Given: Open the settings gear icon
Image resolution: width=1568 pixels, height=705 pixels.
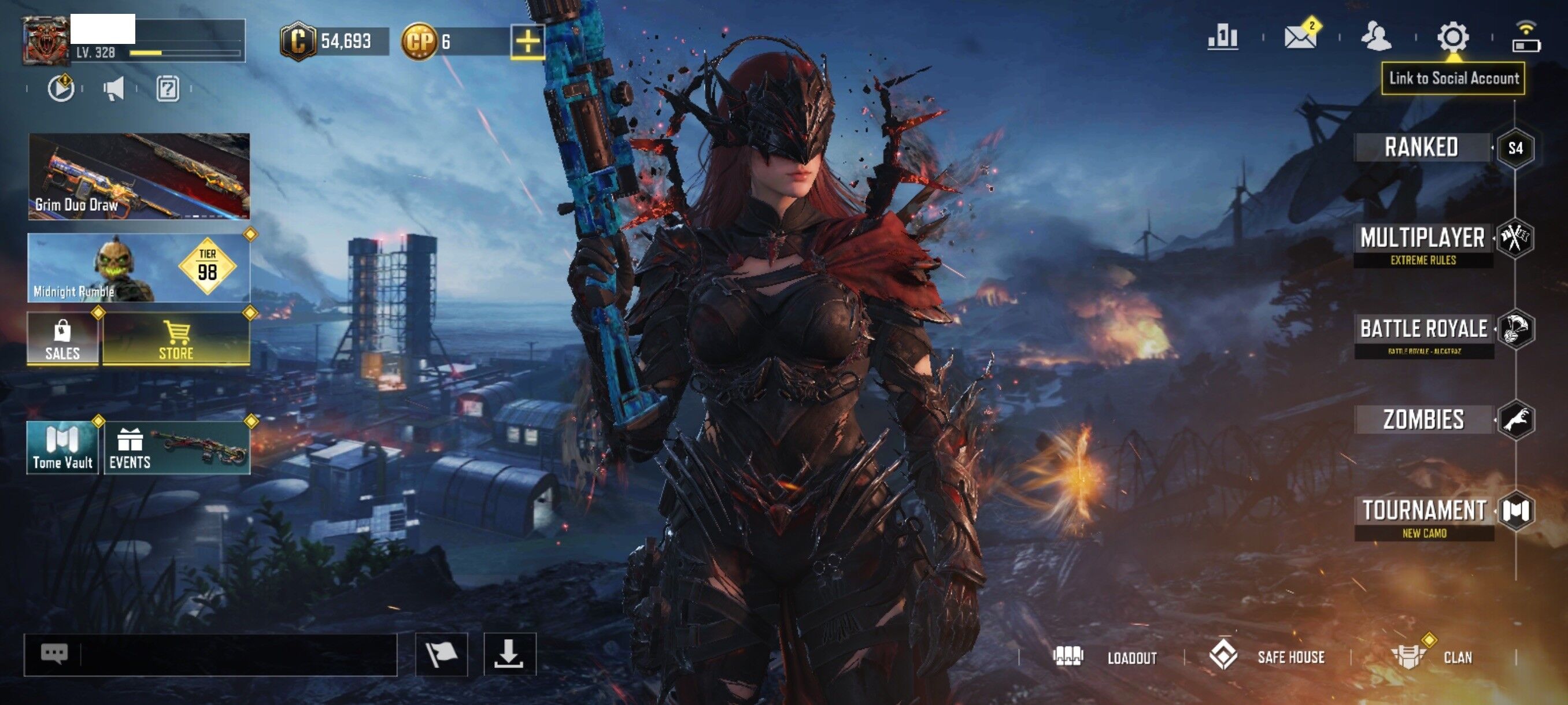Looking at the screenshot, I should [x=1452, y=38].
